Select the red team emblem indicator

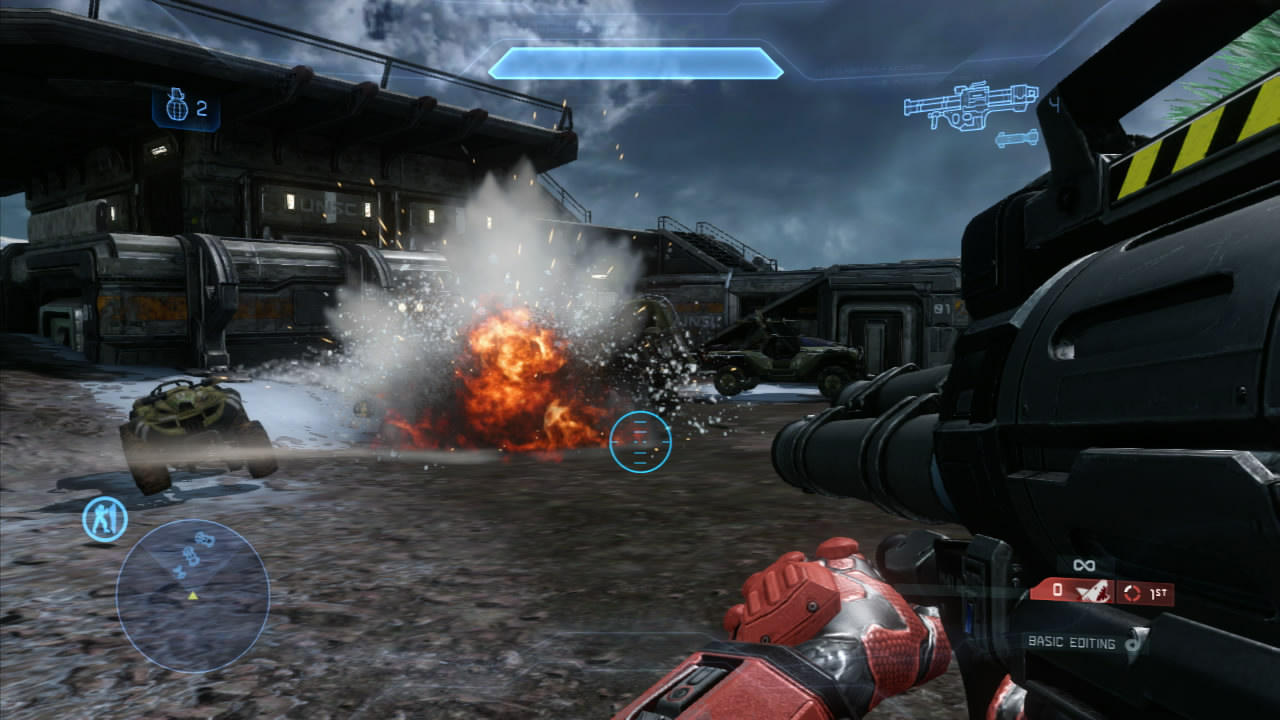pos(1091,592)
